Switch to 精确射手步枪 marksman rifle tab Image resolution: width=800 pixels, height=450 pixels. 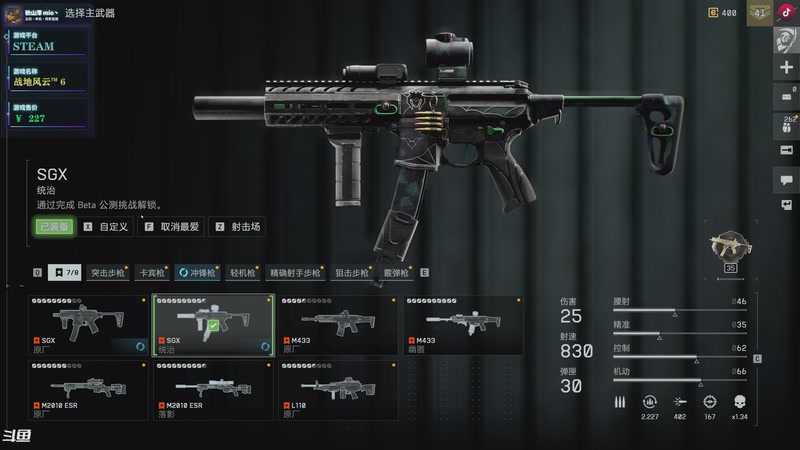pyautogui.click(x=295, y=272)
